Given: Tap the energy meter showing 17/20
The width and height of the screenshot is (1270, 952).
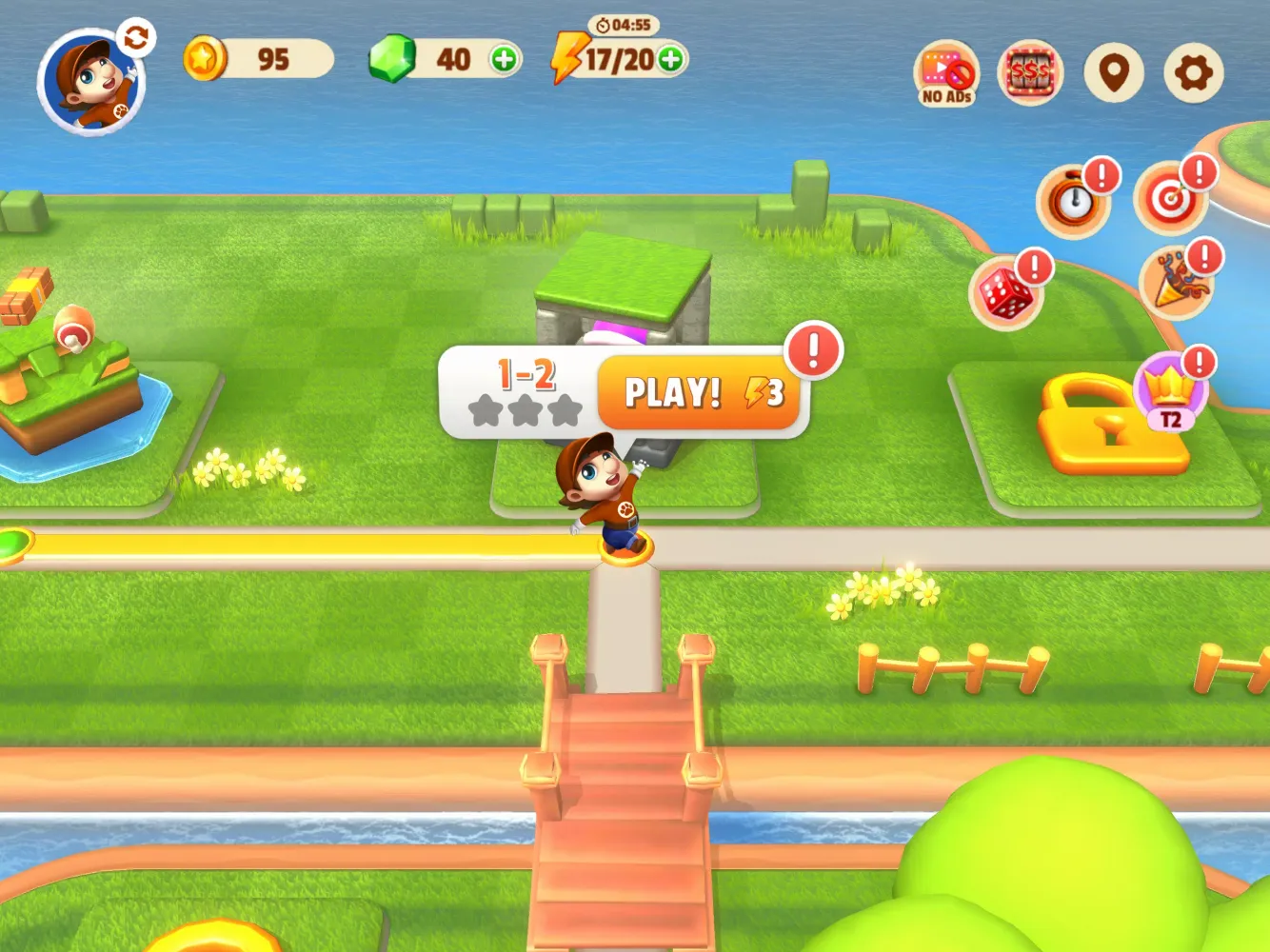Looking at the screenshot, I should pyautogui.click(x=615, y=57).
